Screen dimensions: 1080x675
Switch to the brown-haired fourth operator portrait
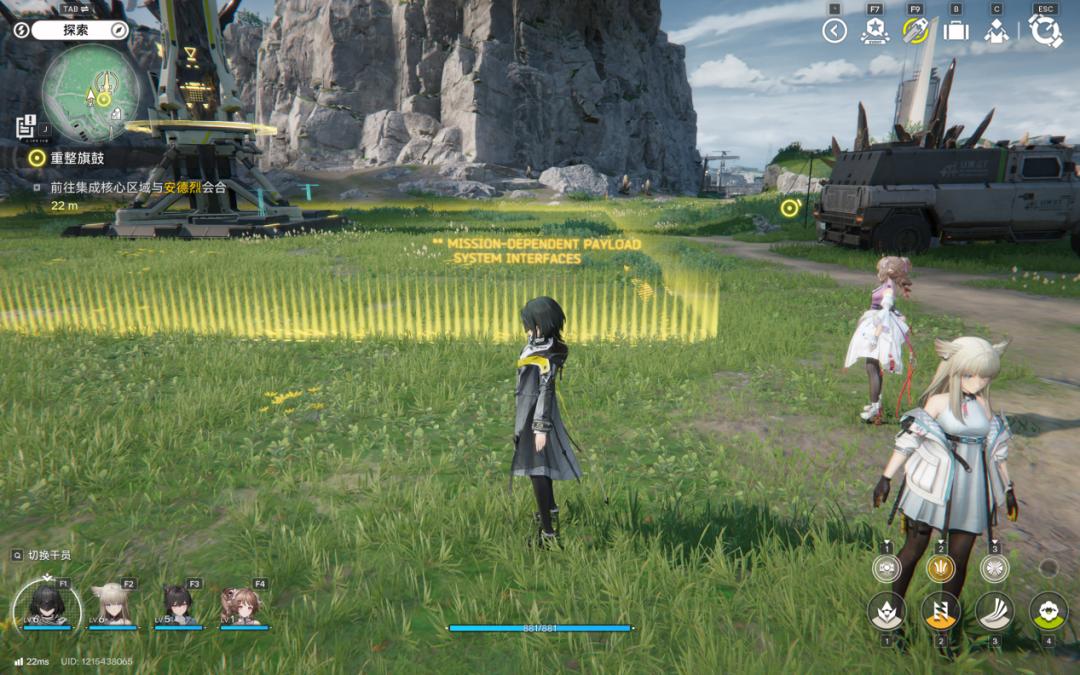pyautogui.click(x=243, y=605)
